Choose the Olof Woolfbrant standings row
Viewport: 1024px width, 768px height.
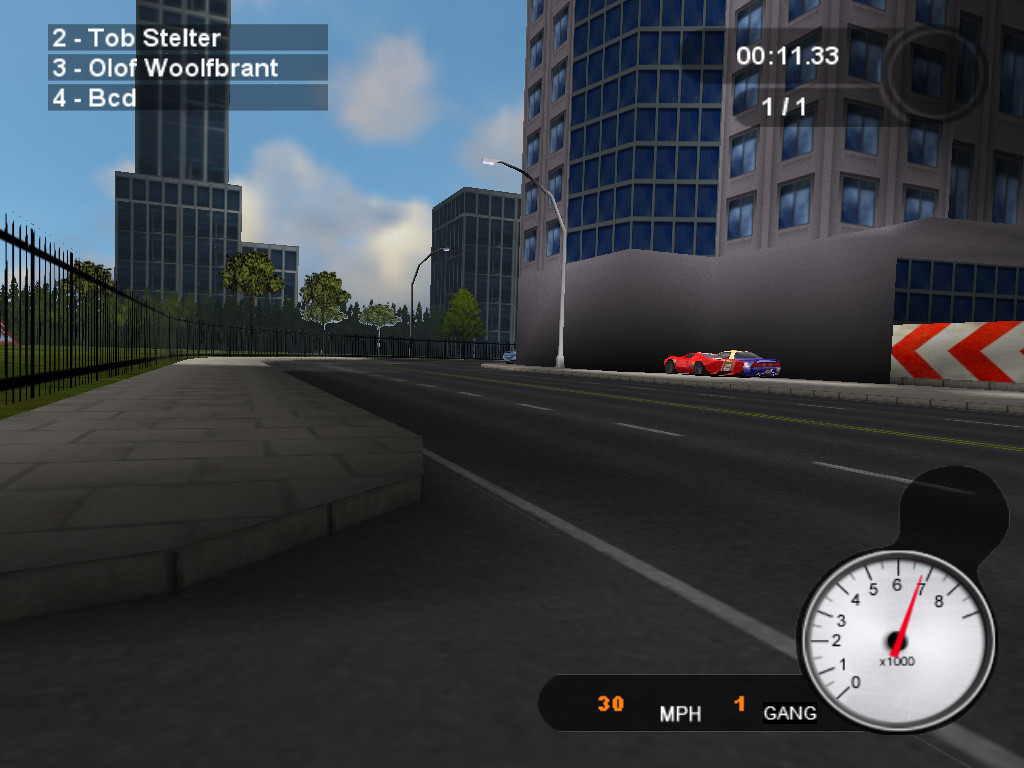(187, 68)
